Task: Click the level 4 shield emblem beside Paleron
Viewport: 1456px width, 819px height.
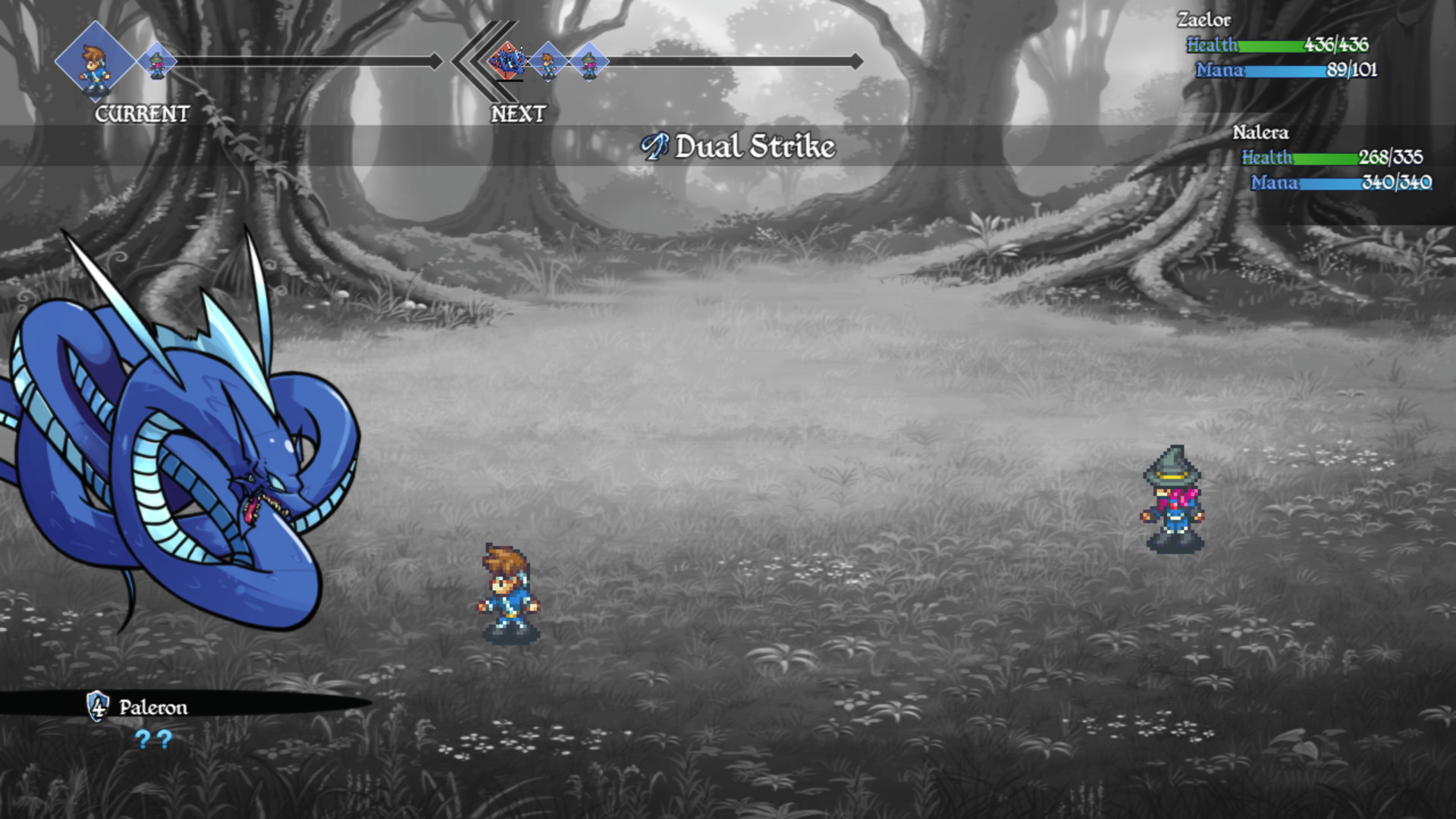Action: (x=97, y=708)
